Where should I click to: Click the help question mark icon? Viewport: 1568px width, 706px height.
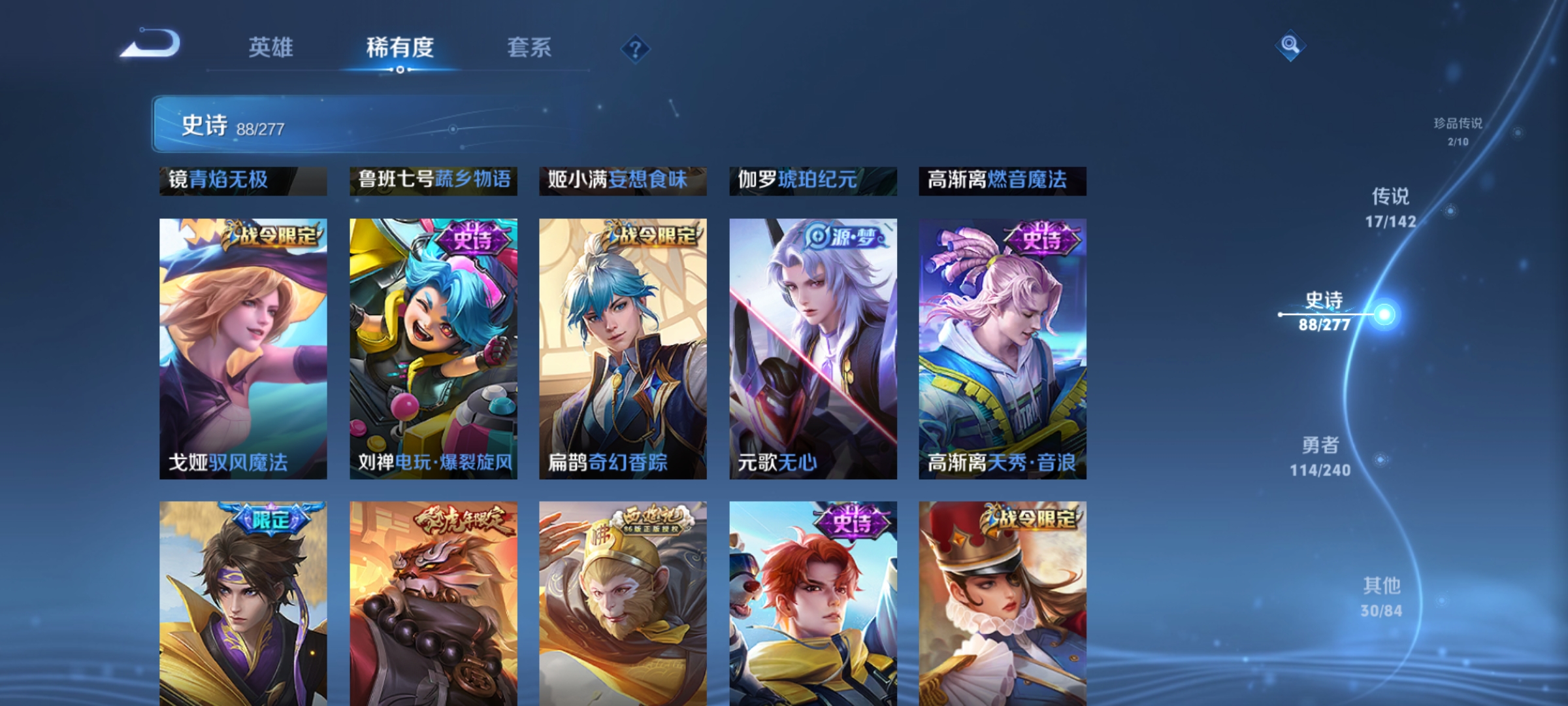pyautogui.click(x=634, y=47)
